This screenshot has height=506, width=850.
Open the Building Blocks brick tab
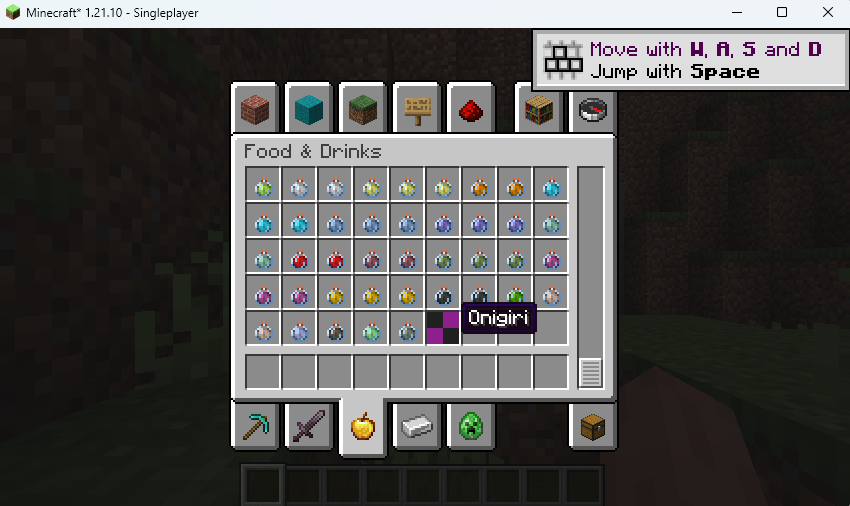click(255, 109)
